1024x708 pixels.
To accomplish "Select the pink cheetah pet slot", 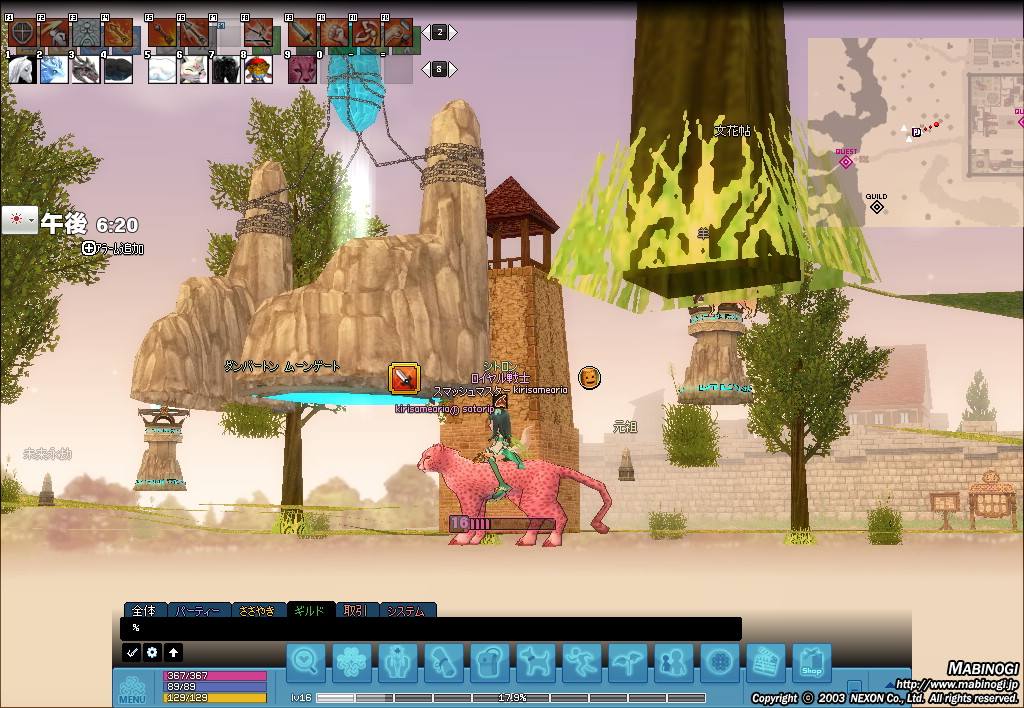I will click(302, 69).
